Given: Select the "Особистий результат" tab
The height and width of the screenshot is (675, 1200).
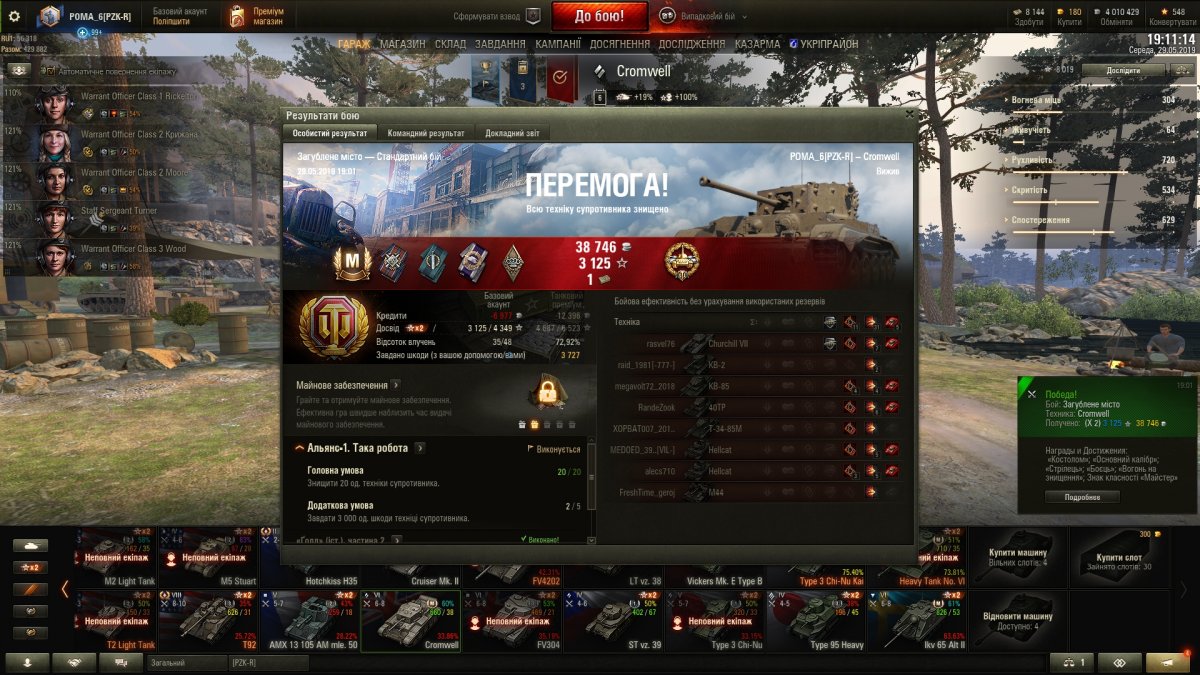Looking at the screenshot, I should point(330,133).
